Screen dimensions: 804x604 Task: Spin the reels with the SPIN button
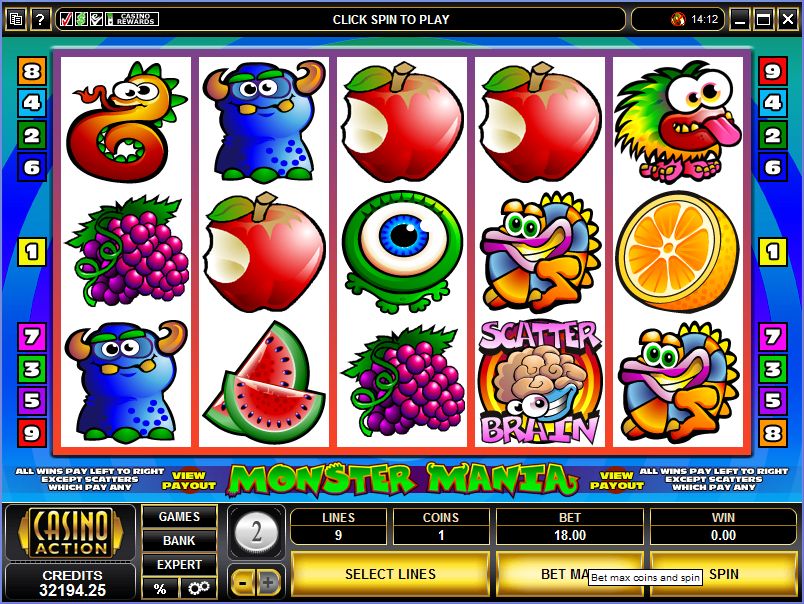(x=723, y=574)
